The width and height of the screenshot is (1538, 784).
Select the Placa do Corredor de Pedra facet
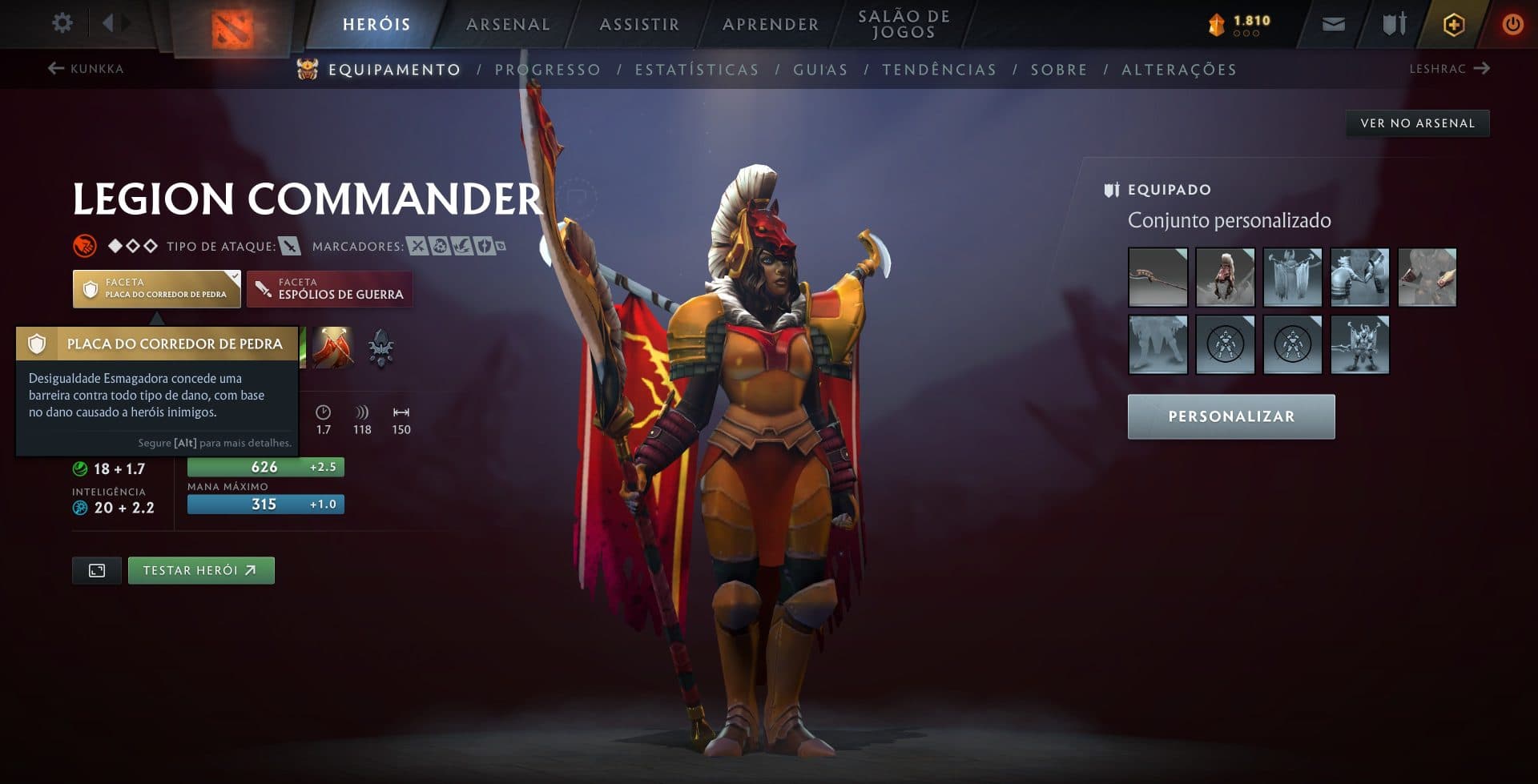pos(156,288)
